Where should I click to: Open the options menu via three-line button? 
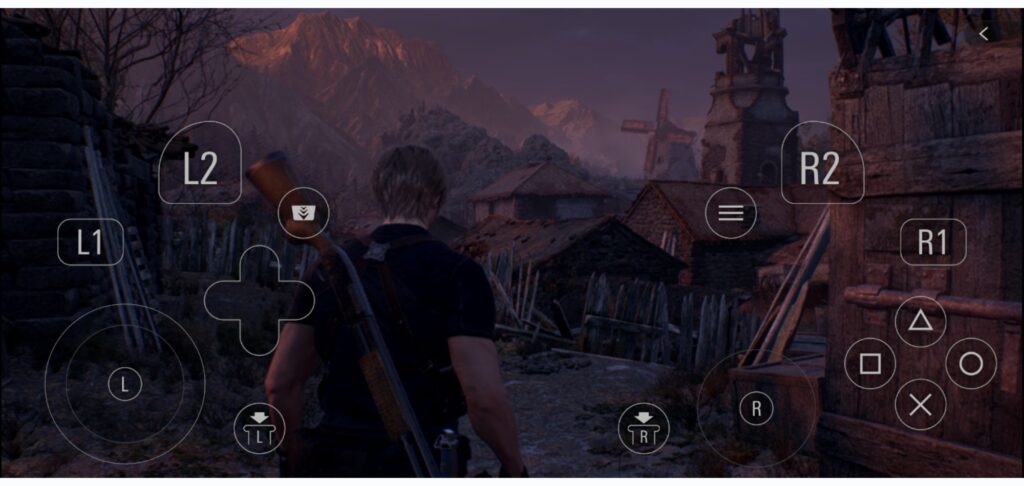point(731,213)
